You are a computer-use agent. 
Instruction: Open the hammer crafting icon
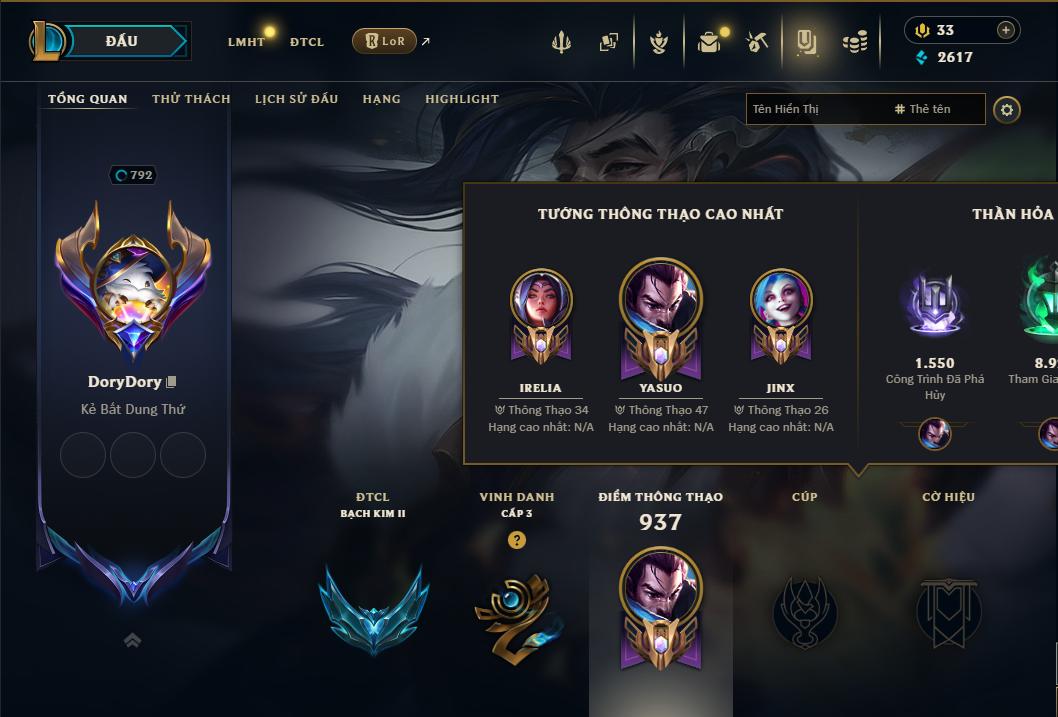pyautogui.click(x=757, y=42)
